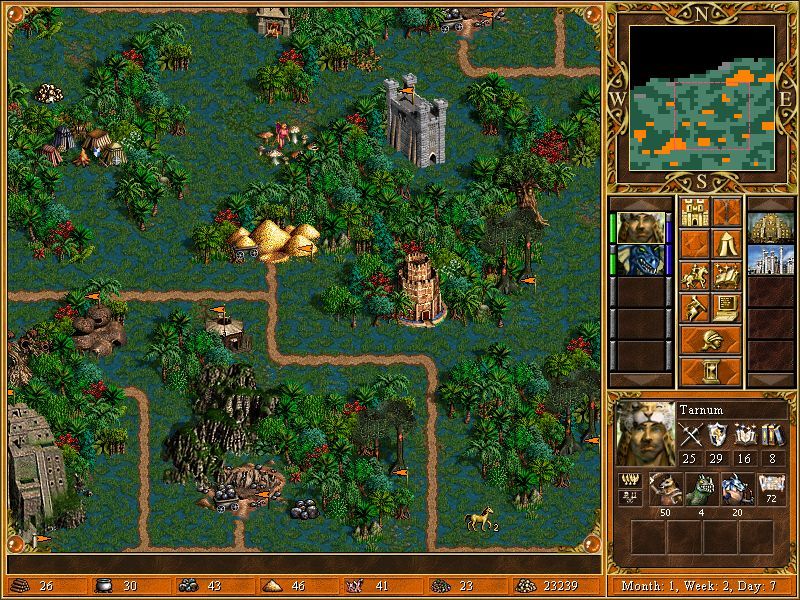Click the world minimap
This screenshot has width=800, height=600.
tap(702, 97)
